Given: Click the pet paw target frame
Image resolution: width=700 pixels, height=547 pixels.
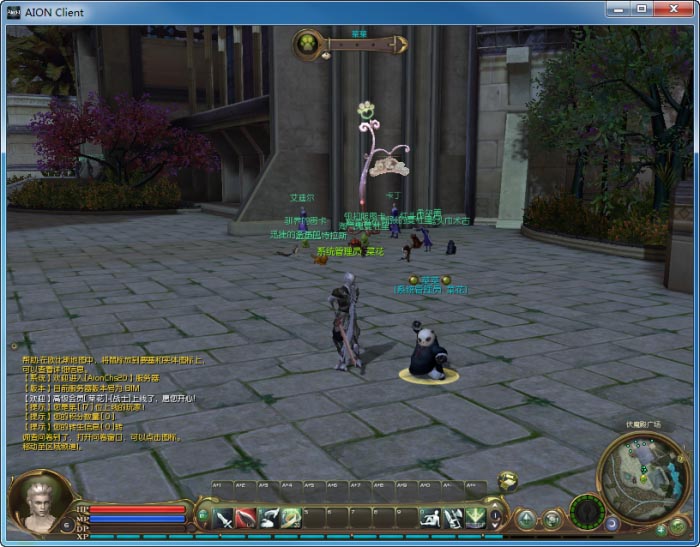Looking at the screenshot, I should [x=308, y=43].
